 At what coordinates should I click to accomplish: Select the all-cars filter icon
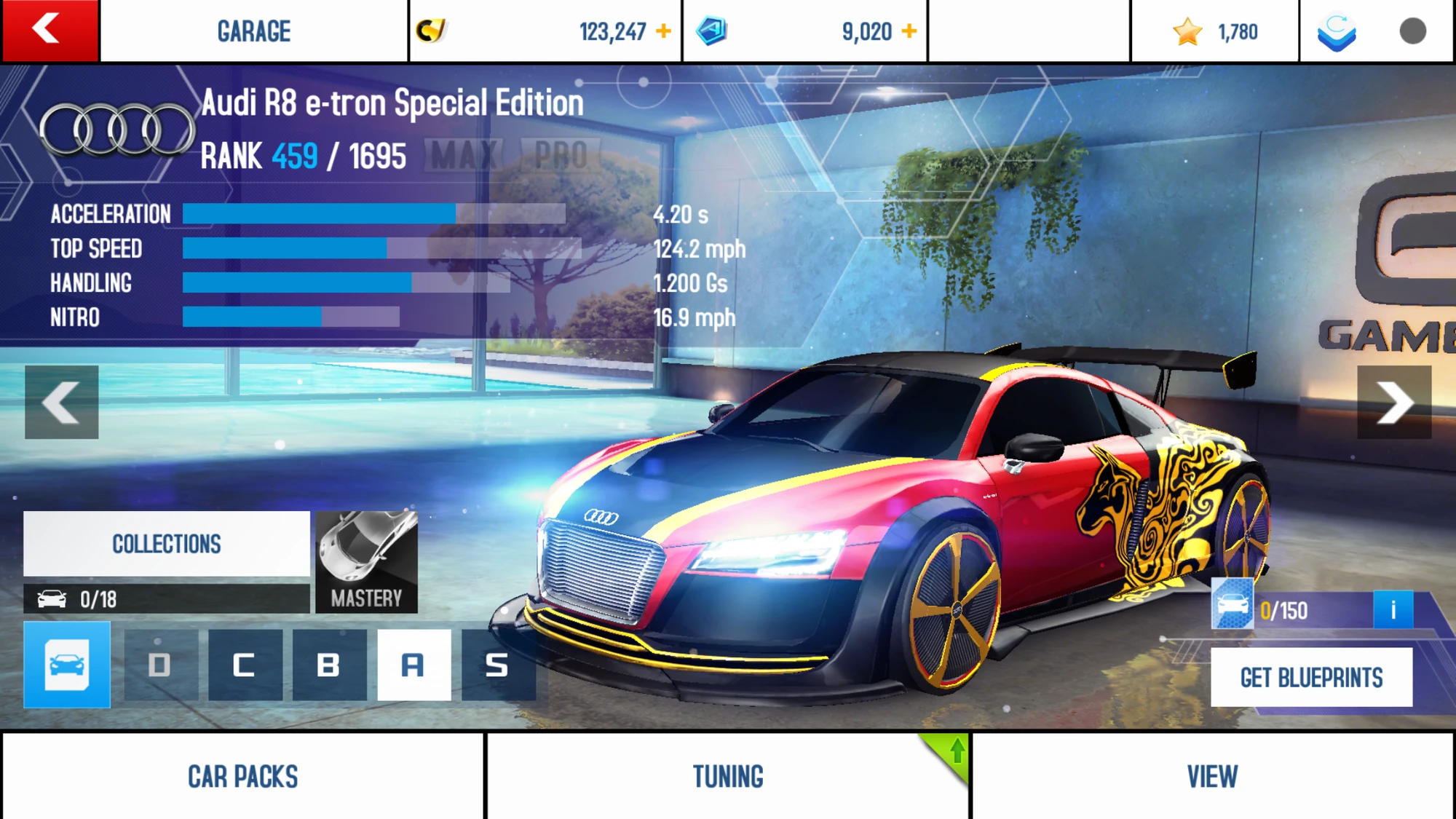click(67, 664)
